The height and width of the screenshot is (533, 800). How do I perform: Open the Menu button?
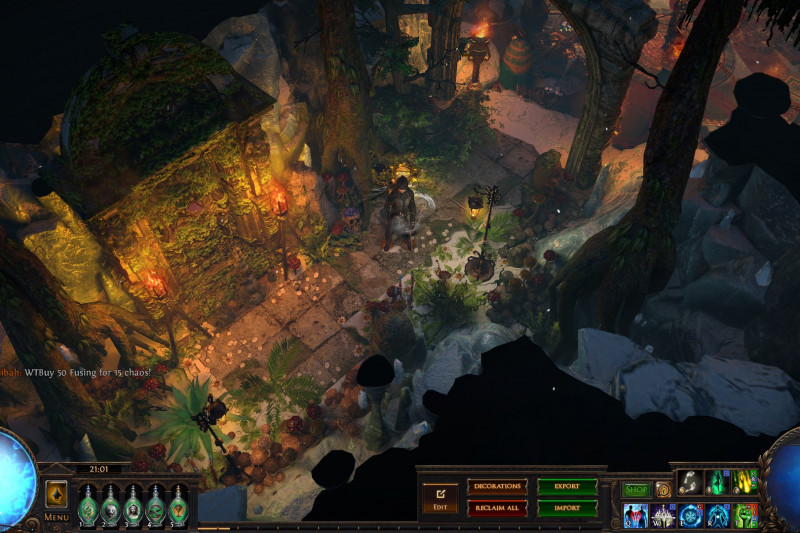pos(57,518)
